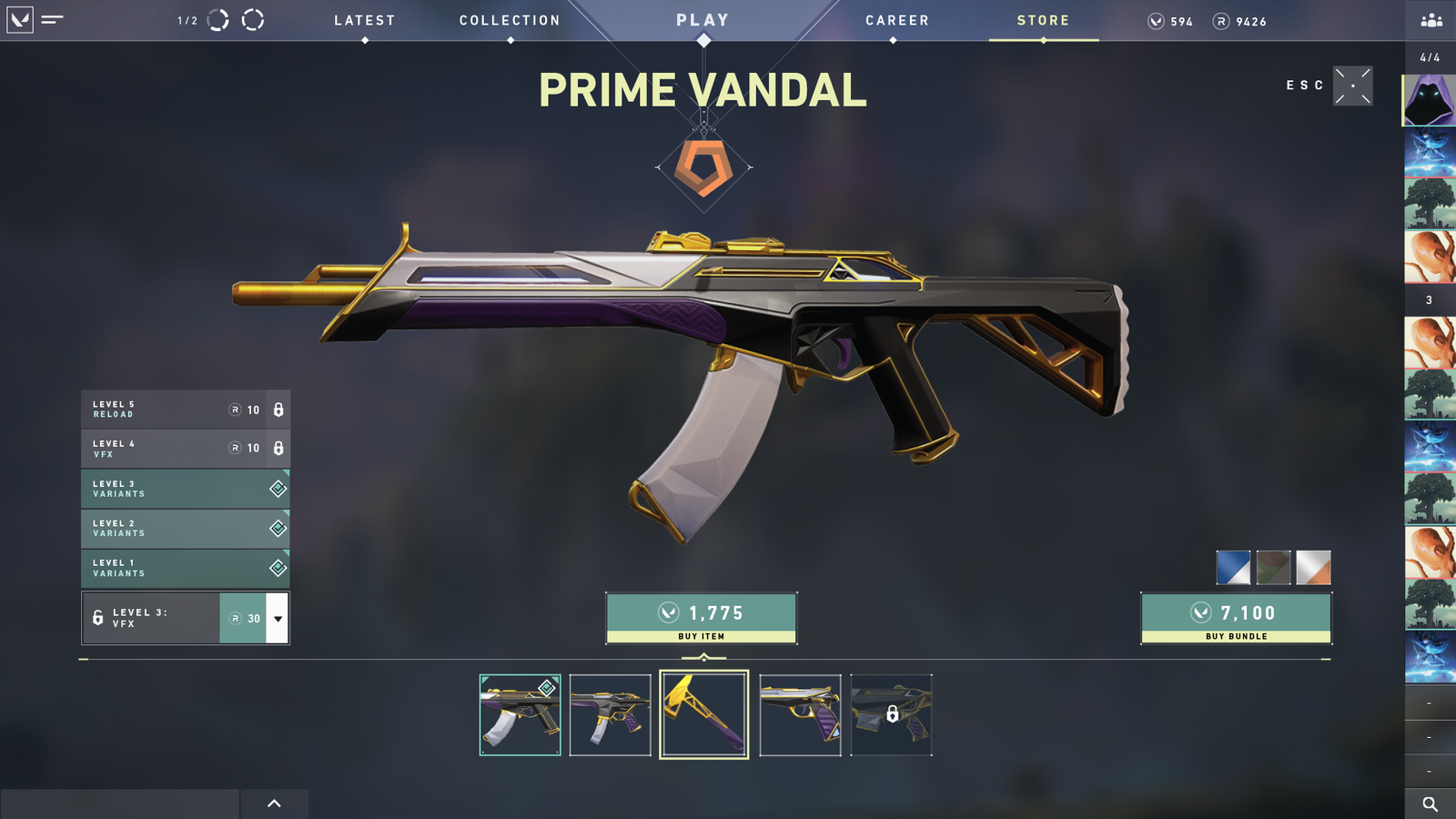
Task: Select the gold axe melee thumbnail
Action: (x=704, y=715)
